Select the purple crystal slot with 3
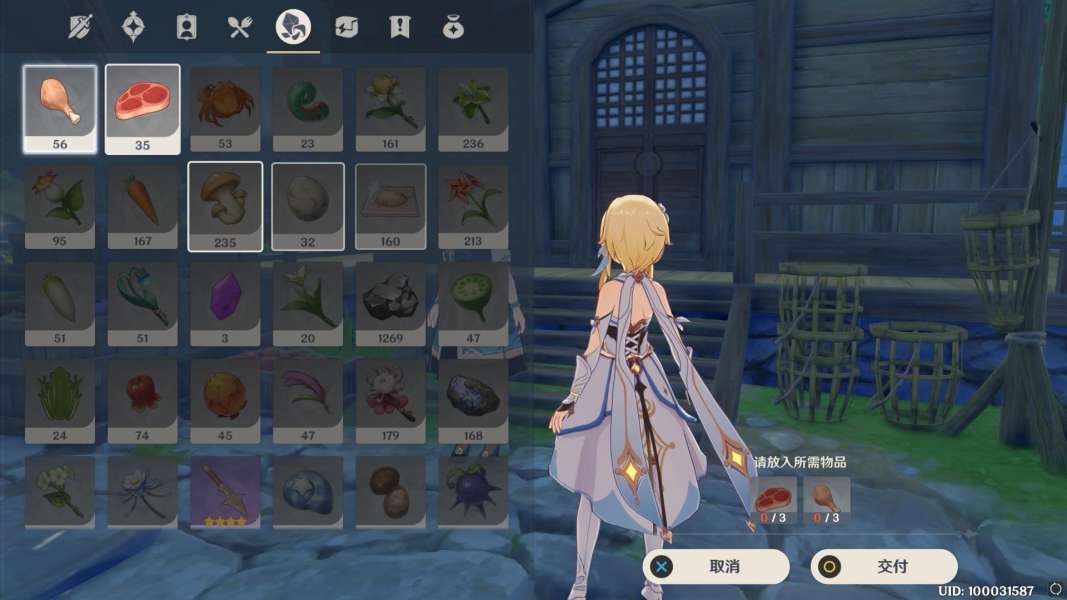This screenshot has height=600, width=1067. 225,304
